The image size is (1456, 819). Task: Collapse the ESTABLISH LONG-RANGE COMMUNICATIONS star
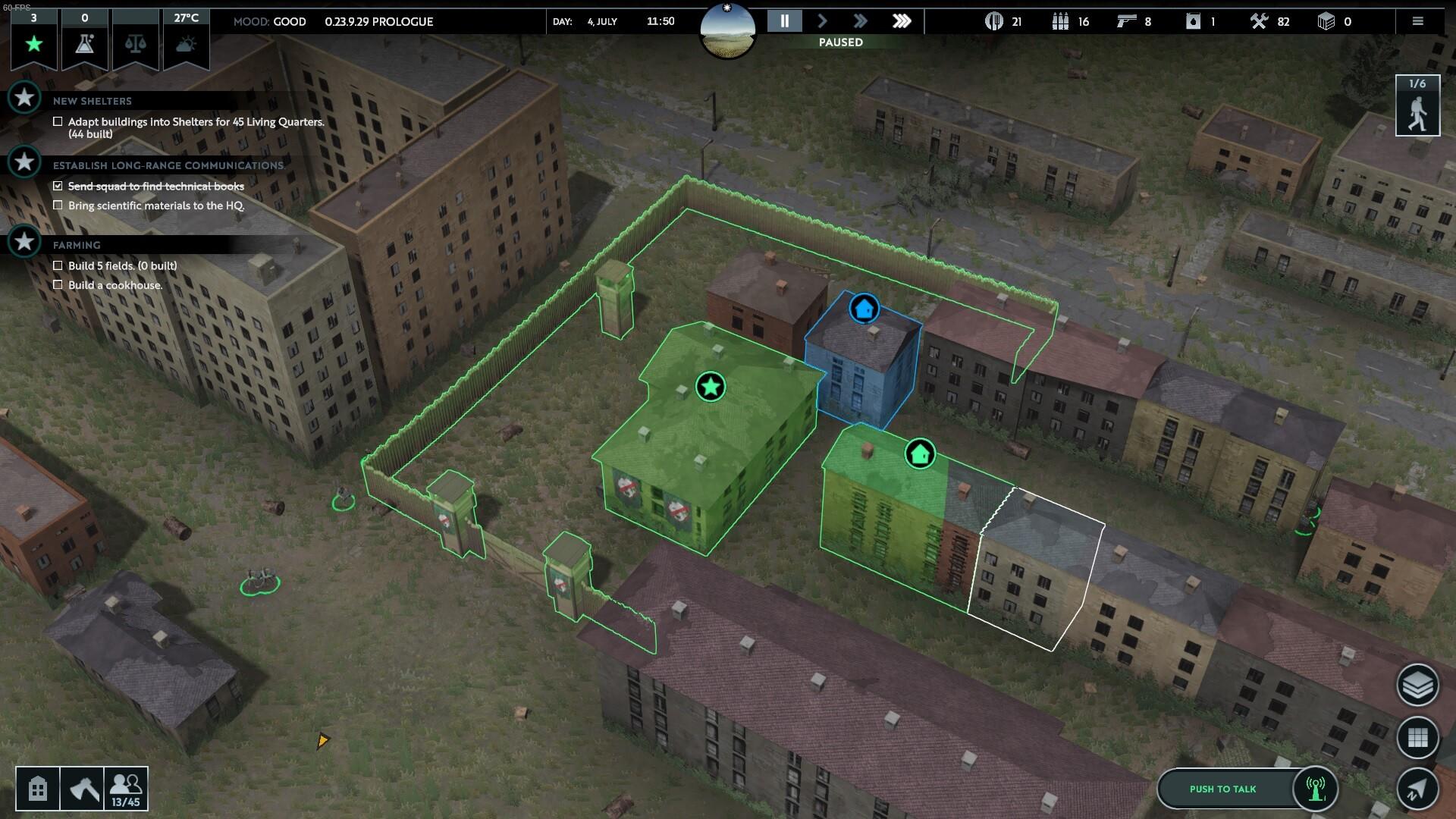coord(25,161)
